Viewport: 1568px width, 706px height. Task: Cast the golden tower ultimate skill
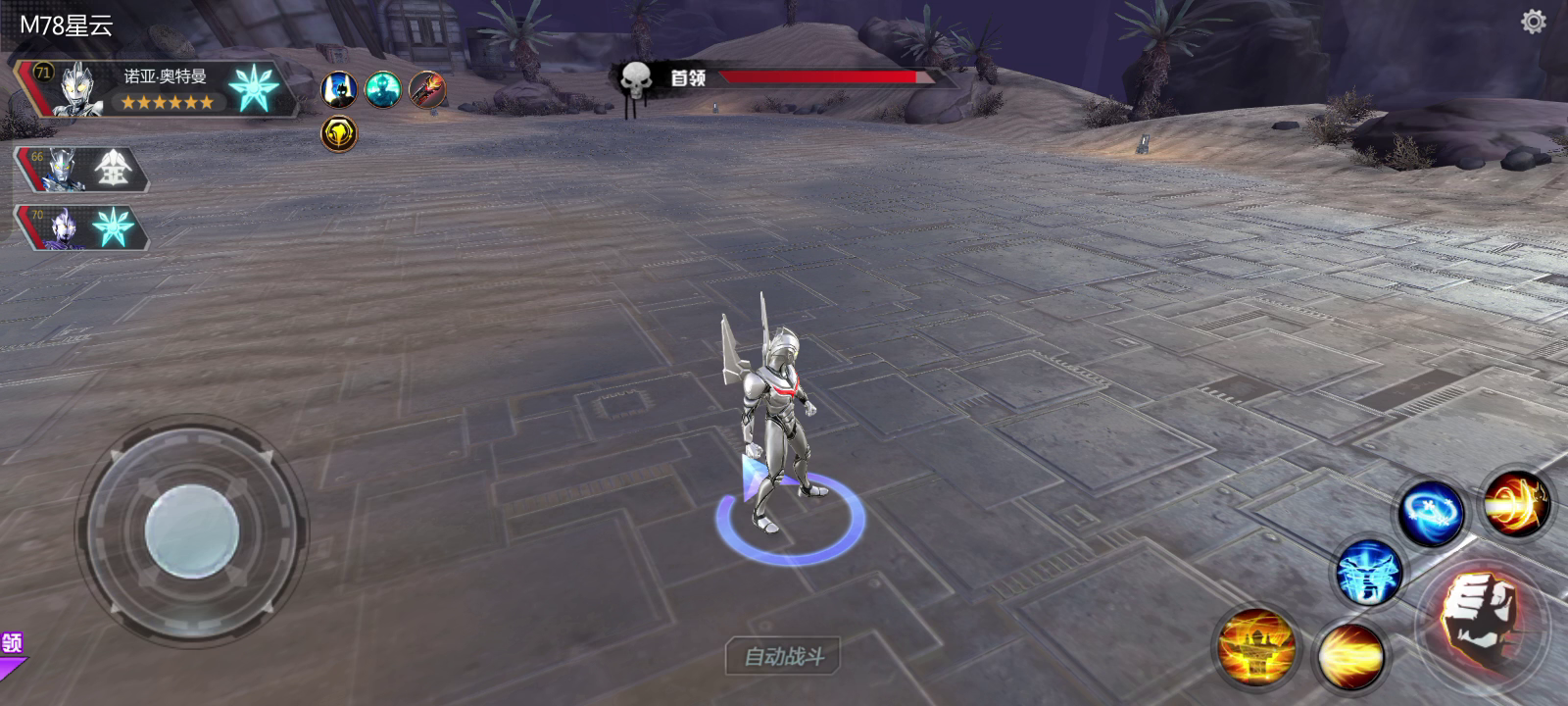pos(1255,646)
